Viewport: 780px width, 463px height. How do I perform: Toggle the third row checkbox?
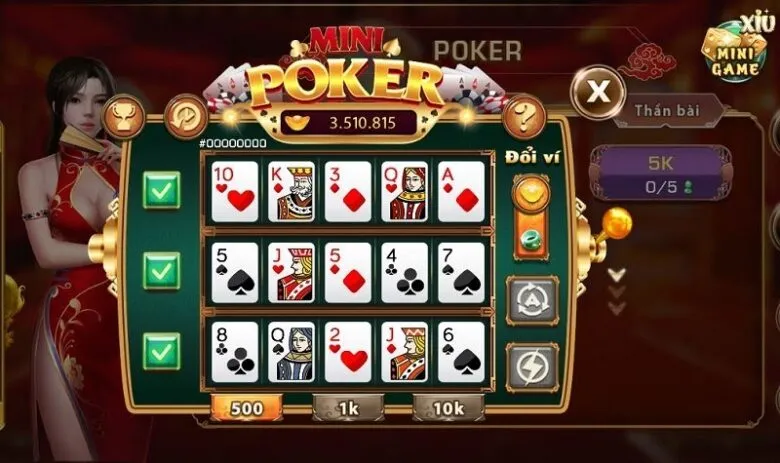tap(160, 351)
